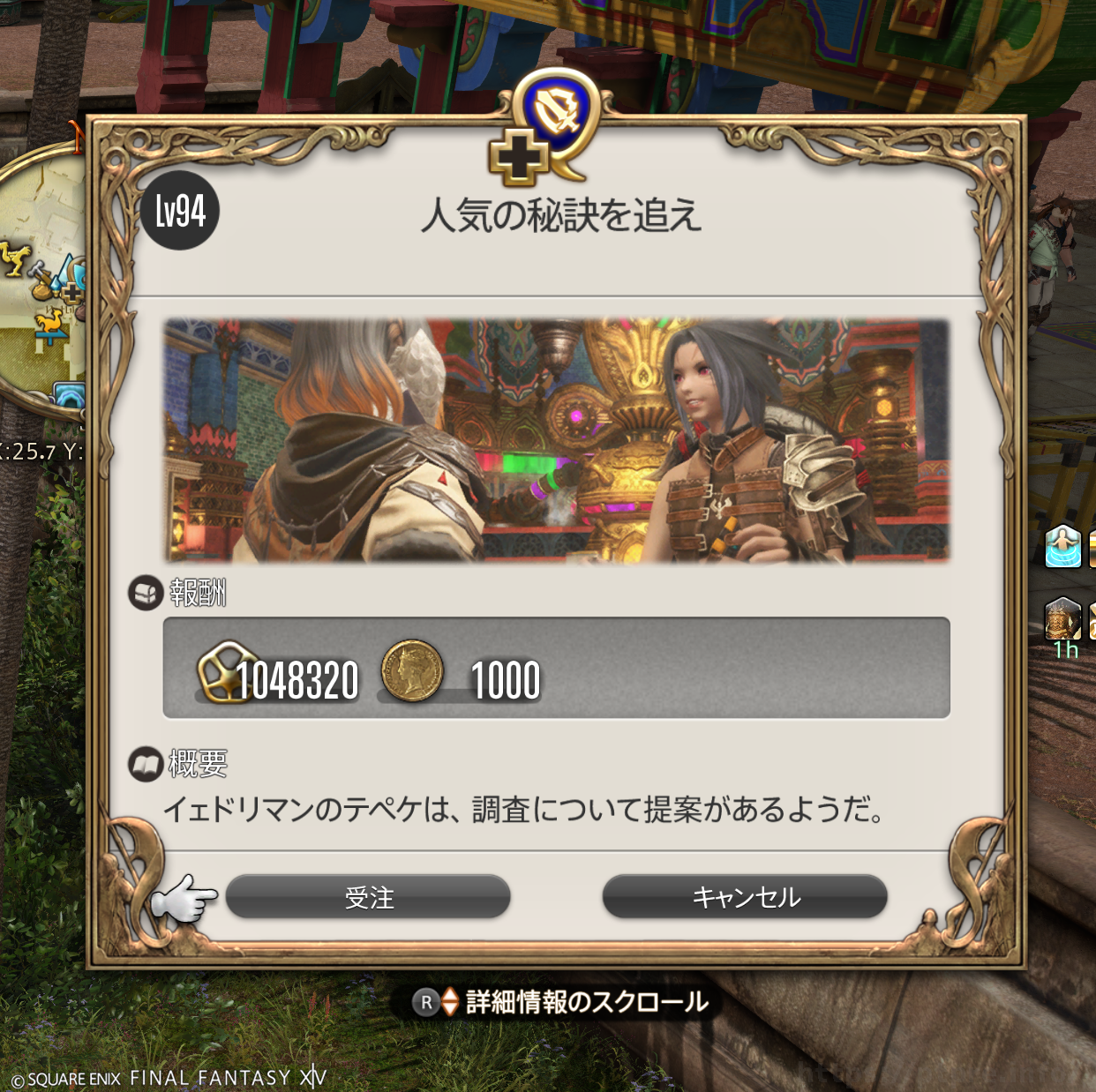Click the quest preview image

click(556, 440)
